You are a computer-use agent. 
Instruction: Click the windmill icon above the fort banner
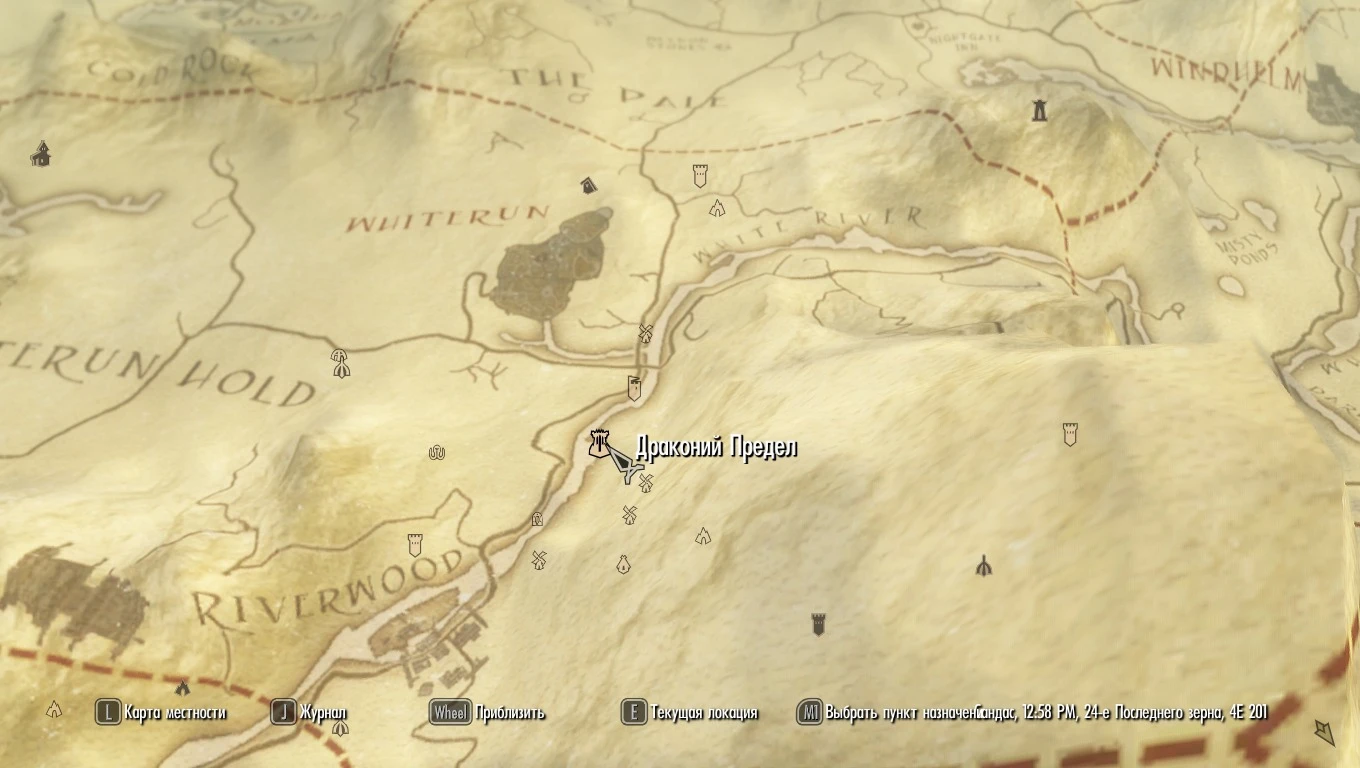(x=644, y=332)
